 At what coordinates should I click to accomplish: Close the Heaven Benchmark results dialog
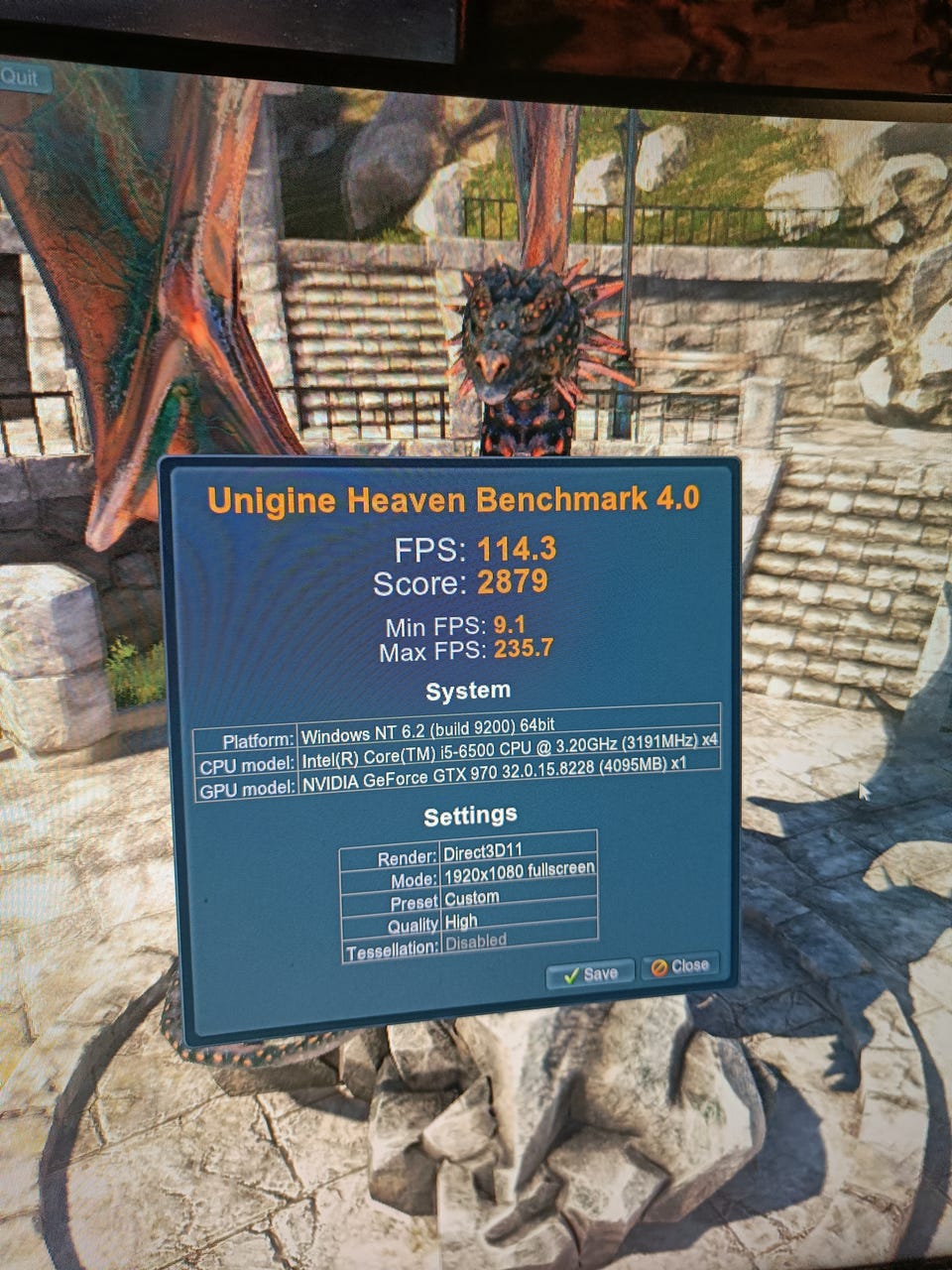tap(679, 966)
